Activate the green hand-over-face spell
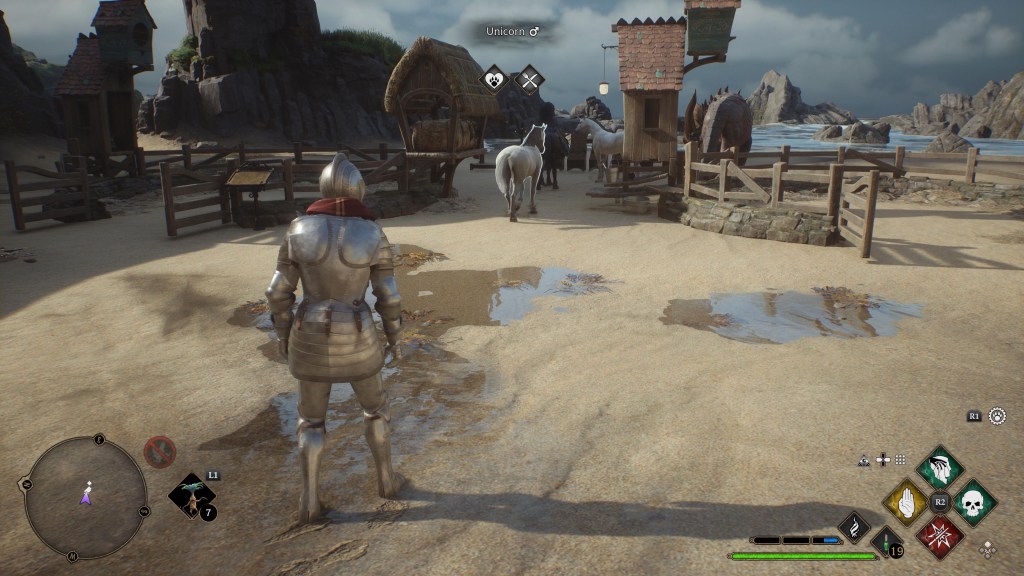Viewport: 1024px width, 576px height. (940, 468)
